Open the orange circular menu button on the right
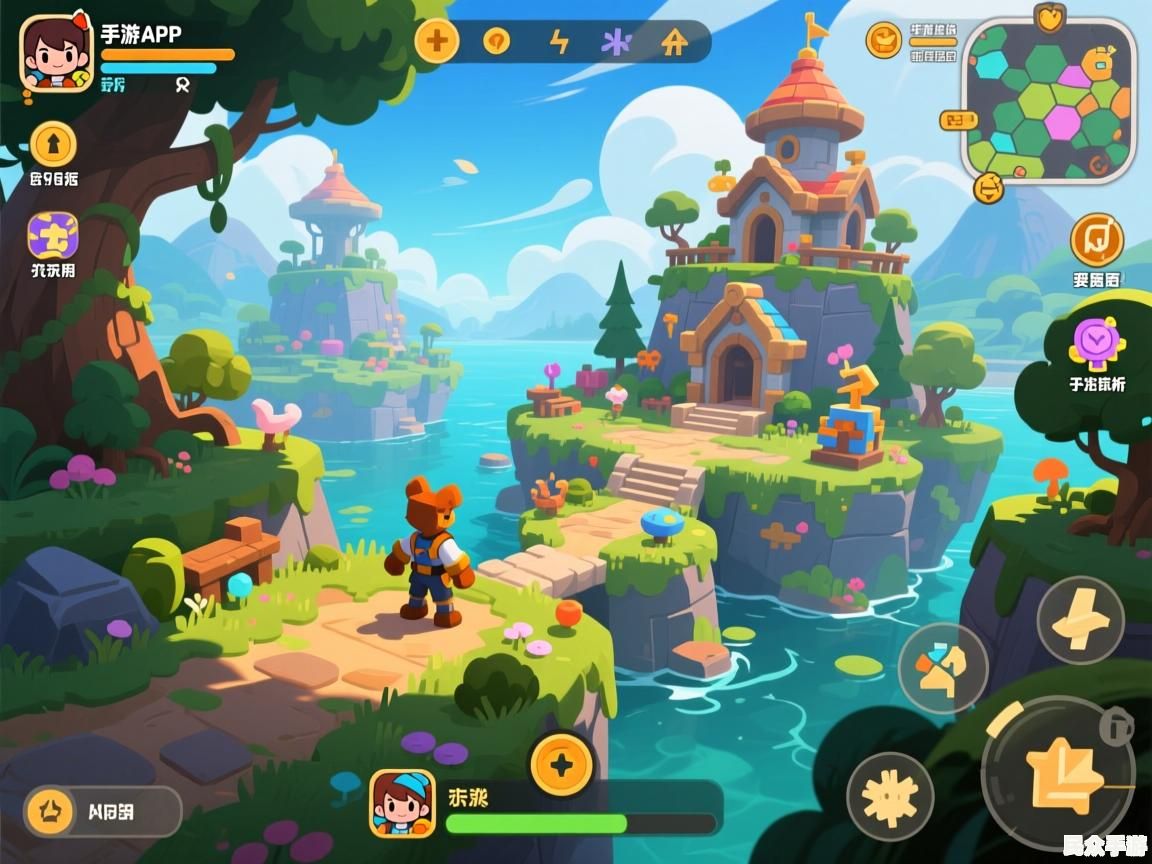This screenshot has width=1152, height=864. [1097, 240]
